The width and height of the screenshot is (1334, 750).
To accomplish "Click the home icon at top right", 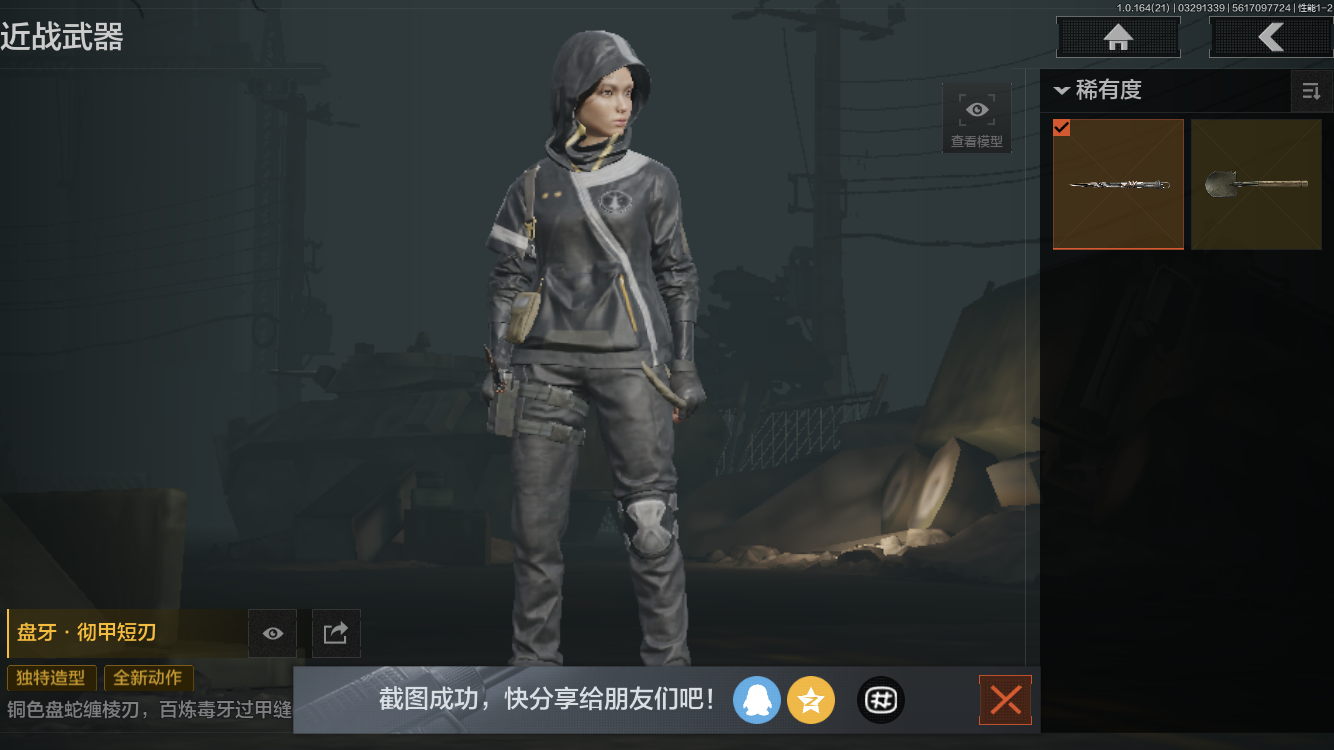I will [1117, 37].
